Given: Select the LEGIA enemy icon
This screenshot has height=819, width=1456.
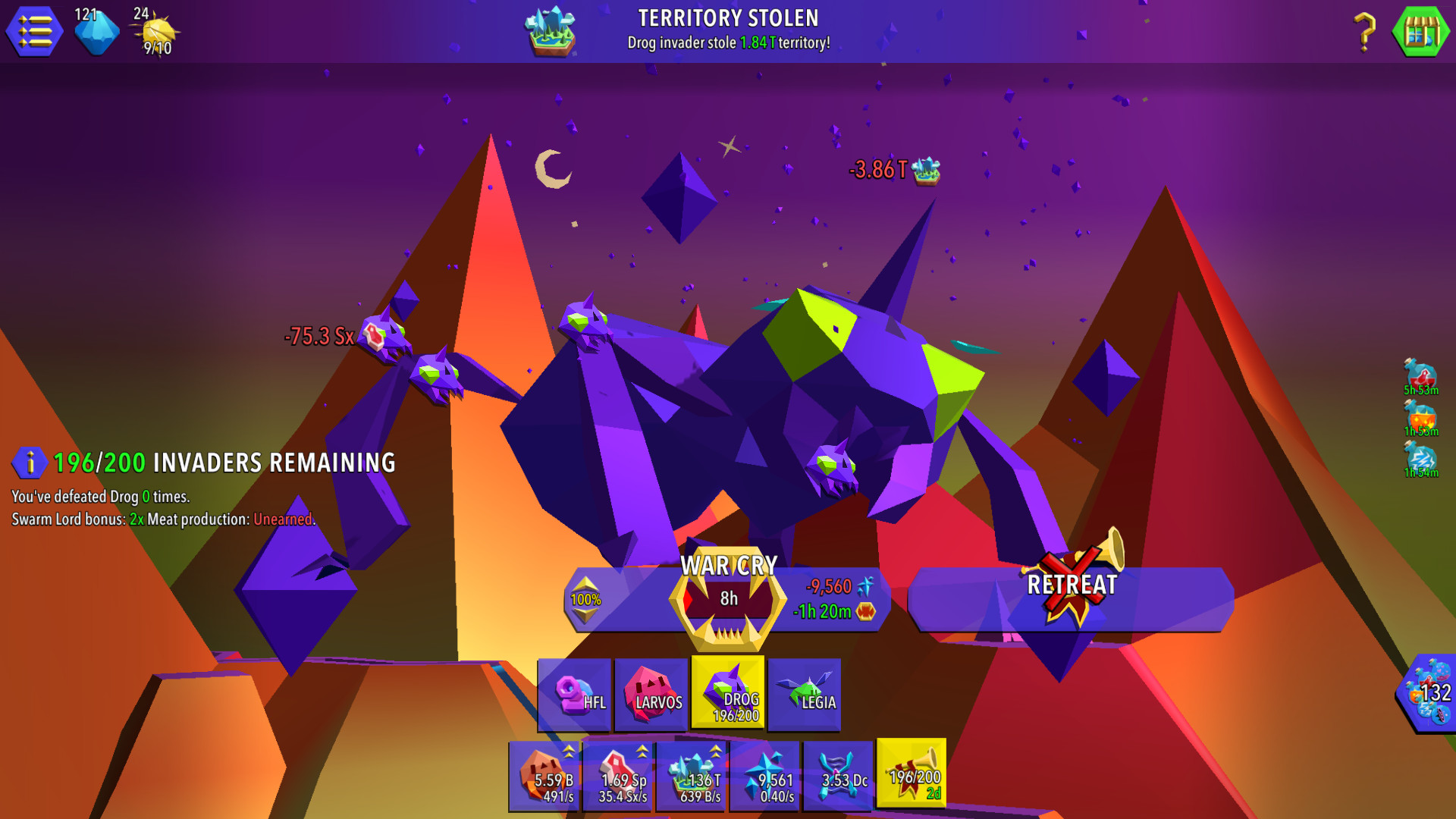Looking at the screenshot, I should point(805,694).
